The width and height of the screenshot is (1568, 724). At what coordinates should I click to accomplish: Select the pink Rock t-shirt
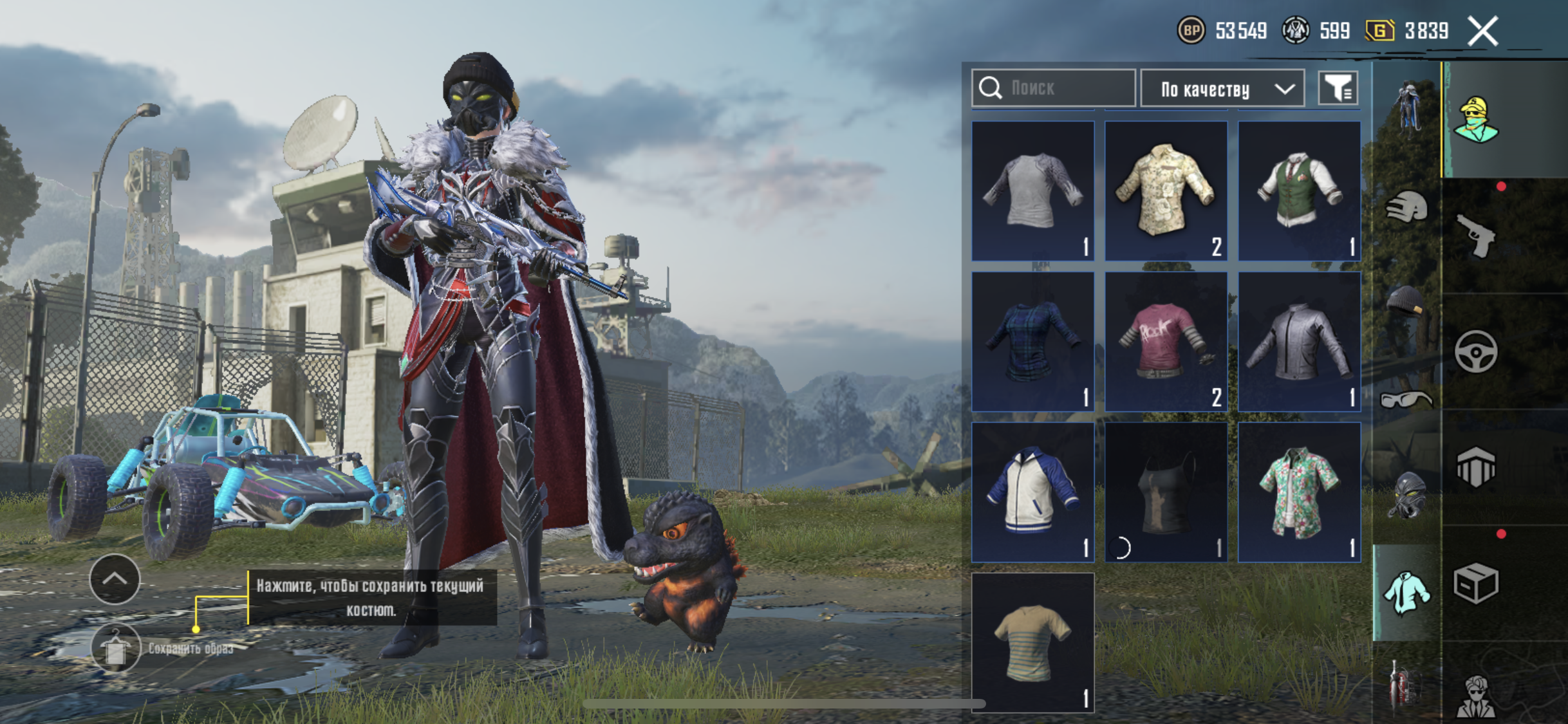[x=1166, y=341]
